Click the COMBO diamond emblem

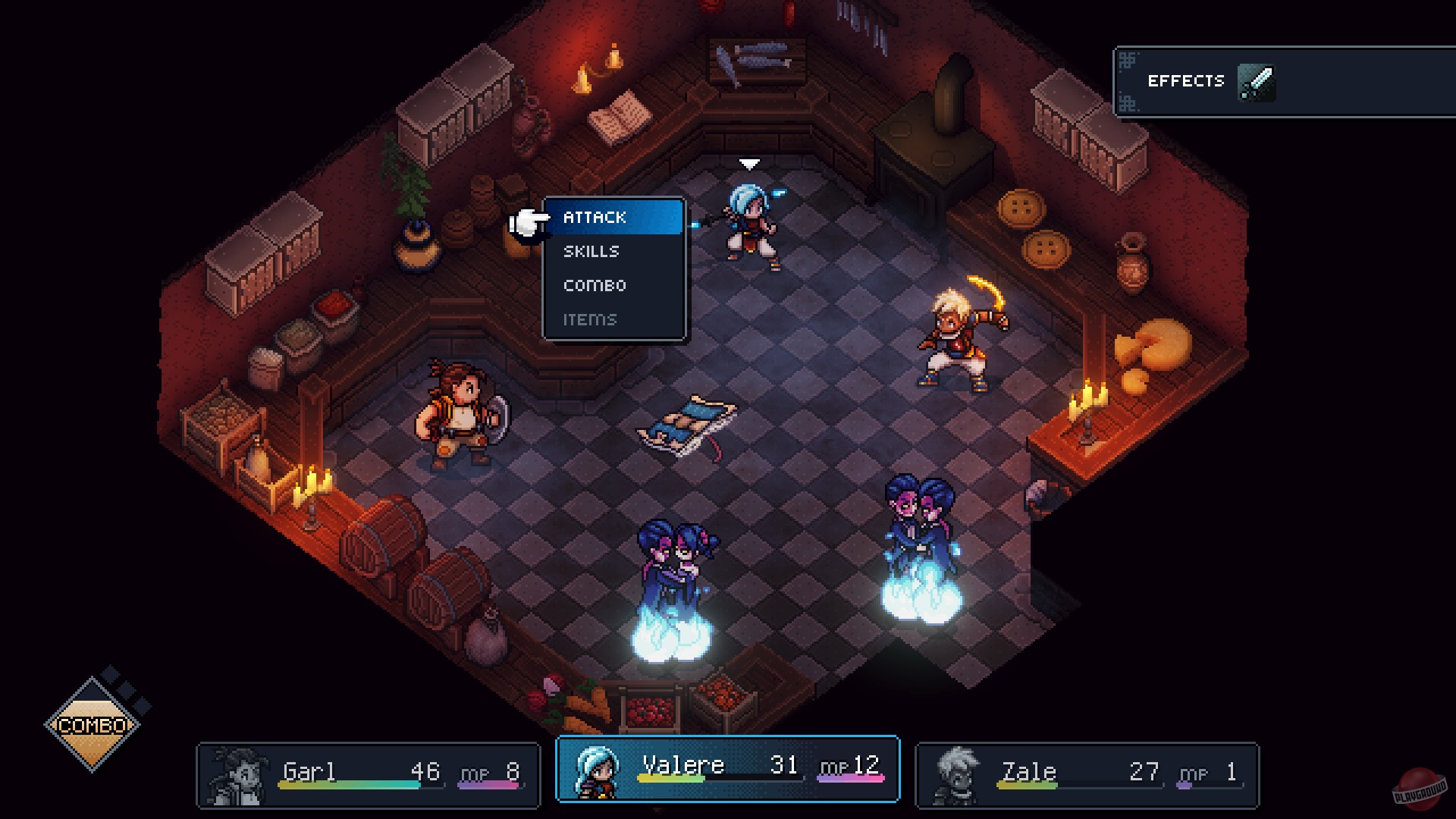pyautogui.click(x=93, y=725)
